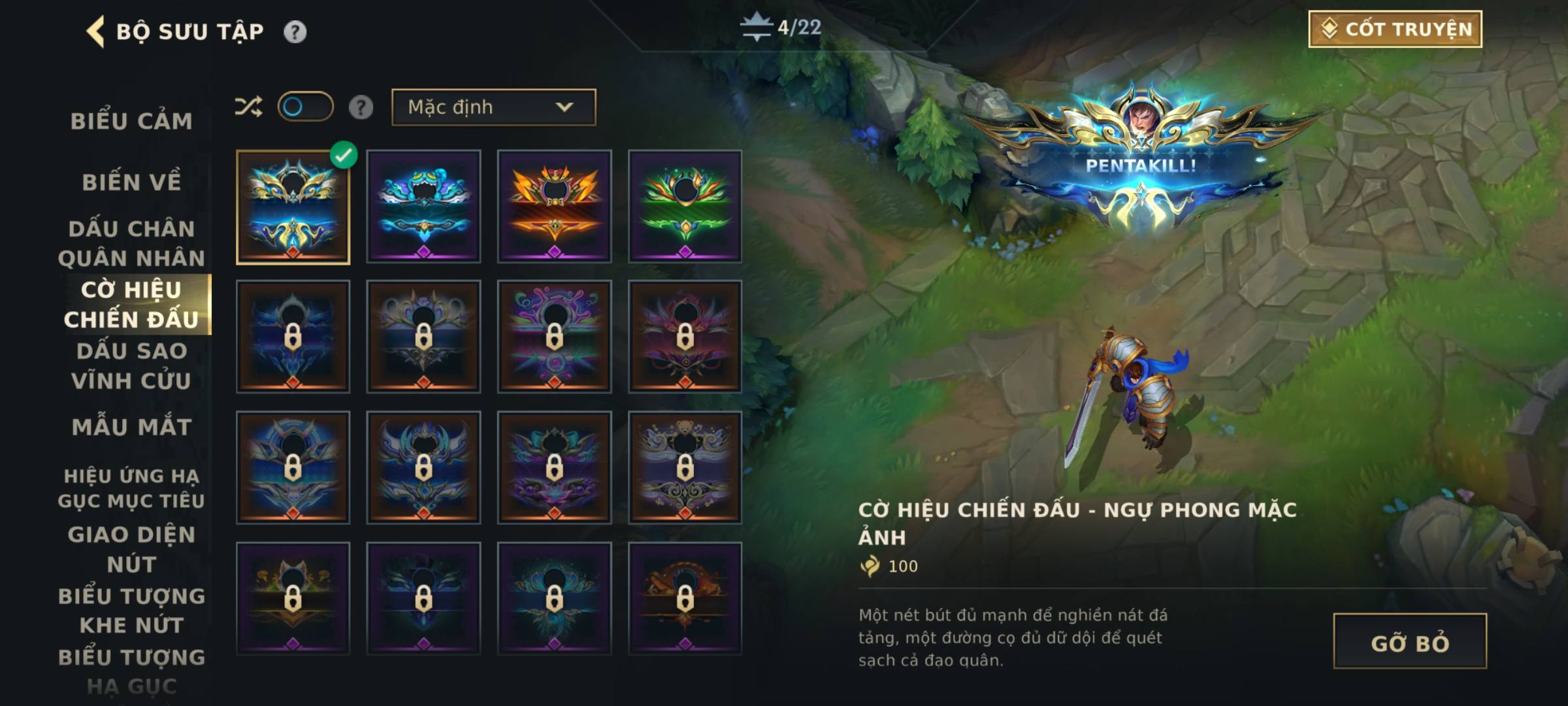Show the Giao Diện Nút category
The height and width of the screenshot is (706, 1568).
point(131,549)
